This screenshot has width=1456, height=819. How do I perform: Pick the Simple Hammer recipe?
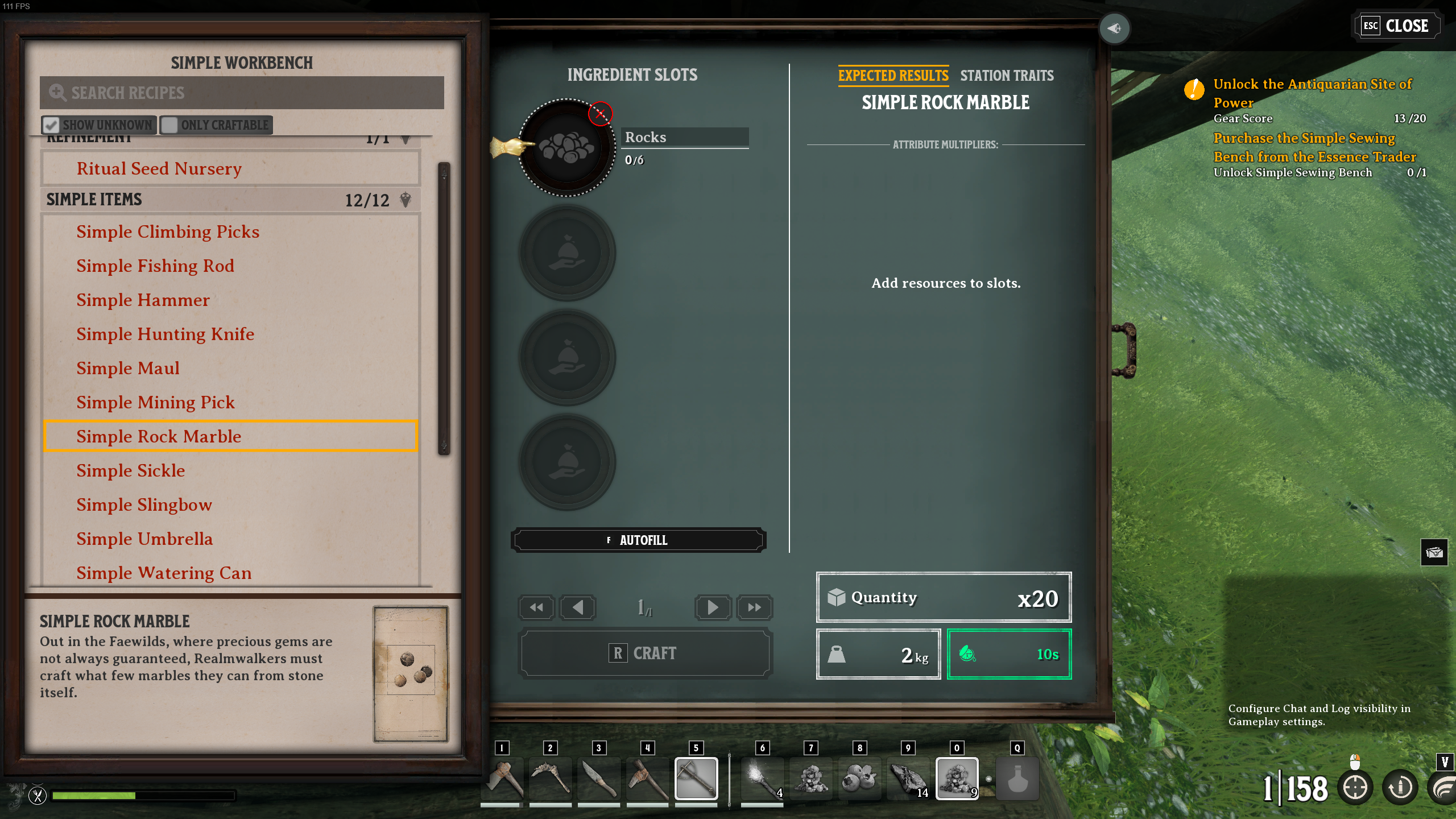143,300
